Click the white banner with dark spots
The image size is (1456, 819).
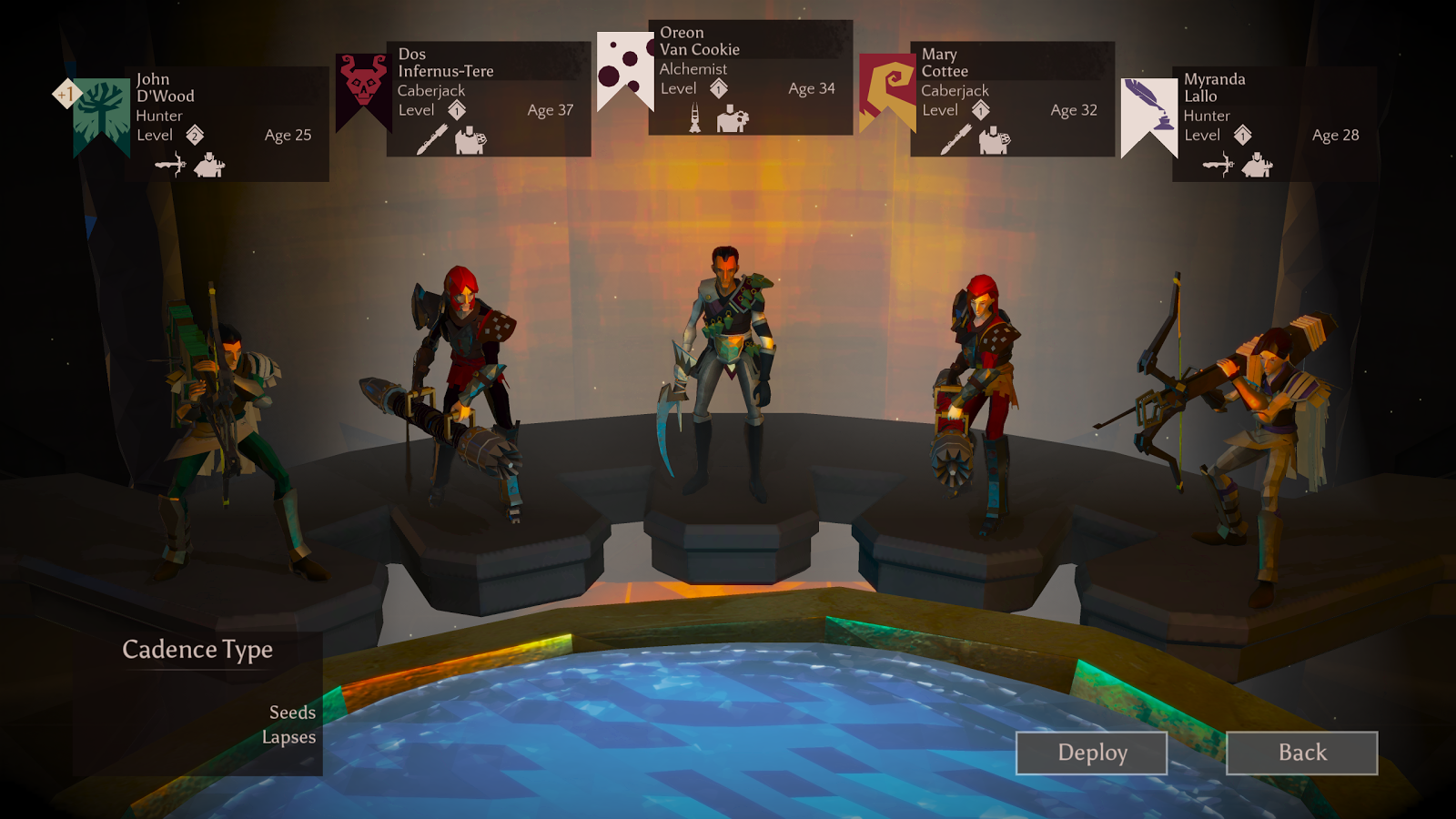[624, 66]
